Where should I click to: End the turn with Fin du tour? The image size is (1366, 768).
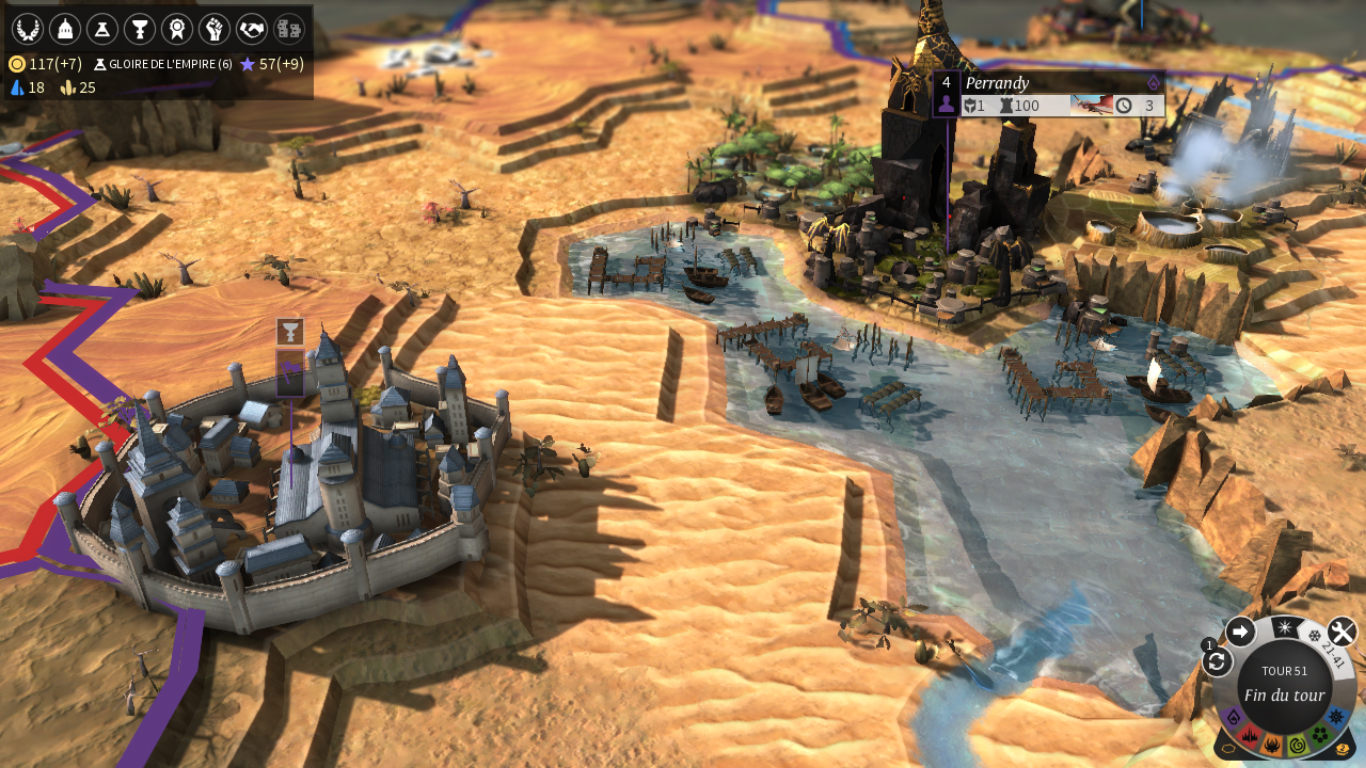pyautogui.click(x=1284, y=695)
